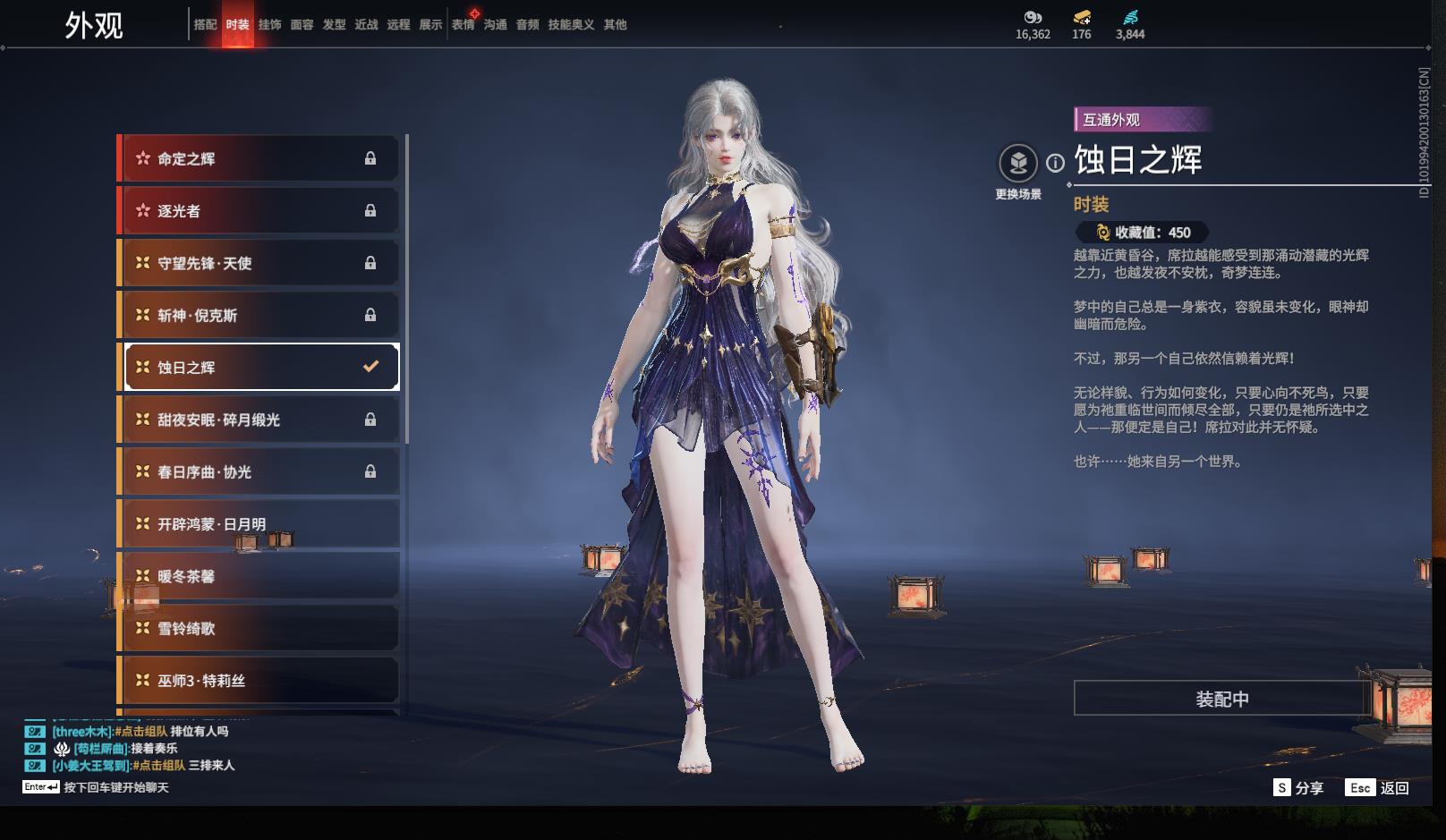Switch to the 搭配 tab
Image resolution: width=1446 pixels, height=840 pixels.
205,24
